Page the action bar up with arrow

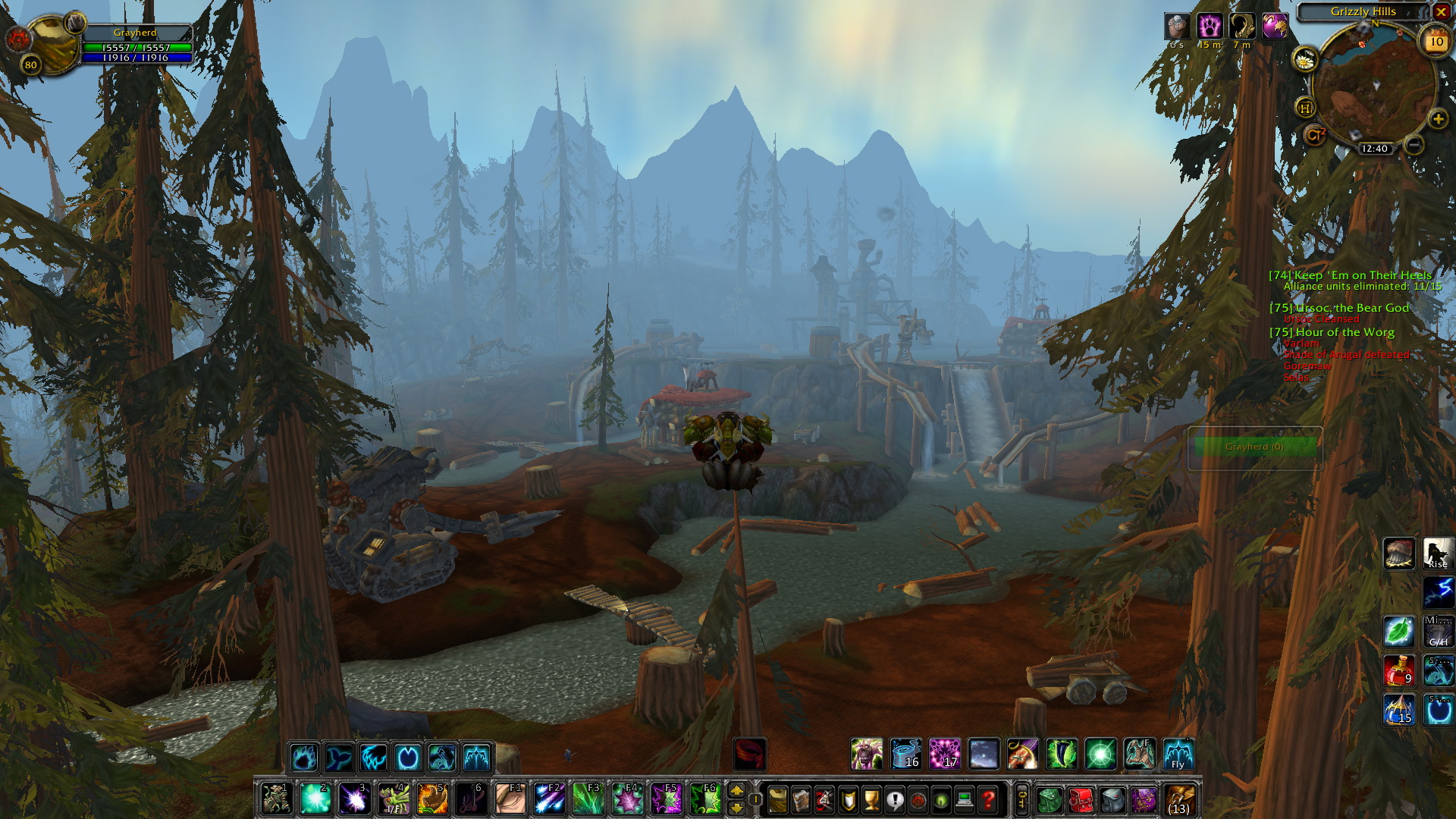tap(736, 791)
